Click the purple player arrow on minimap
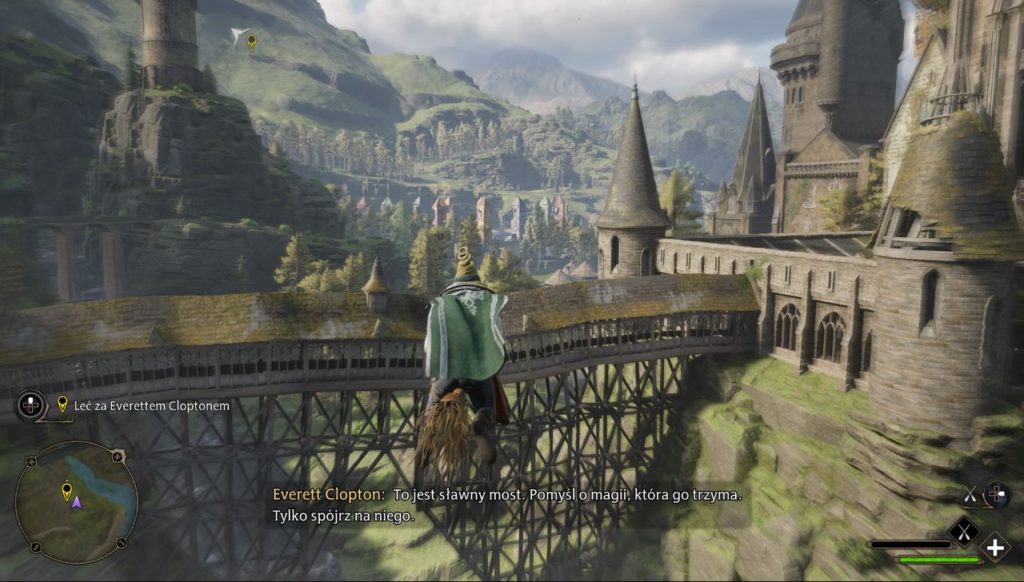This screenshot has width=1024, height=582. click(x=76, y=502)
